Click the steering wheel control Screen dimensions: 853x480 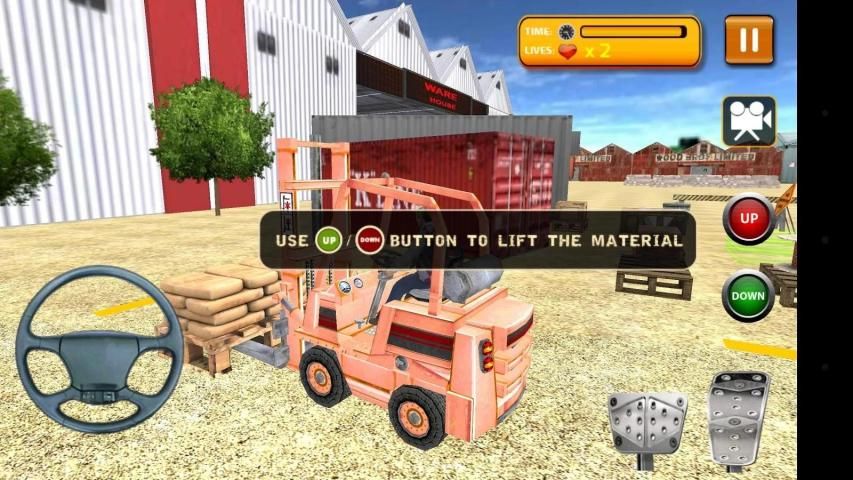click(99, 349)
